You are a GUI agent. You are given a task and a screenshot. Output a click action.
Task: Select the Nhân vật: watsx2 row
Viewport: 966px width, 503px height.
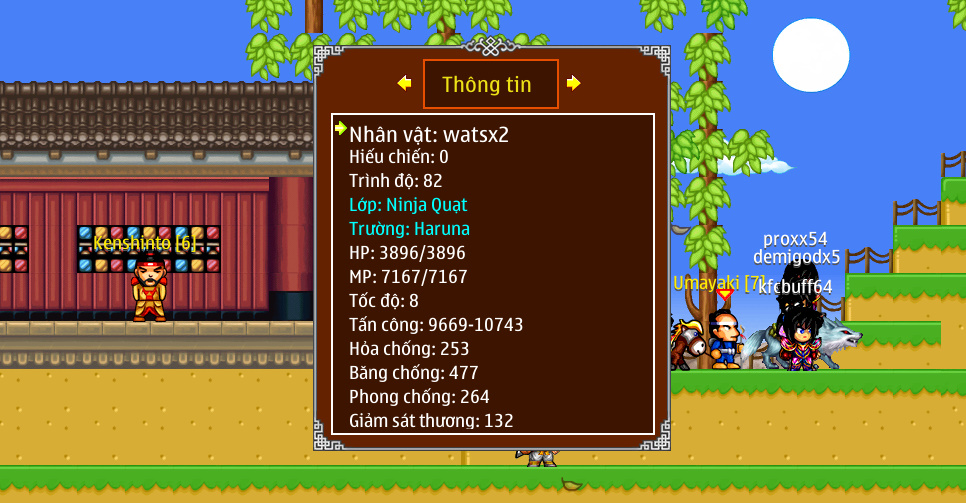[x=429, y=134]
